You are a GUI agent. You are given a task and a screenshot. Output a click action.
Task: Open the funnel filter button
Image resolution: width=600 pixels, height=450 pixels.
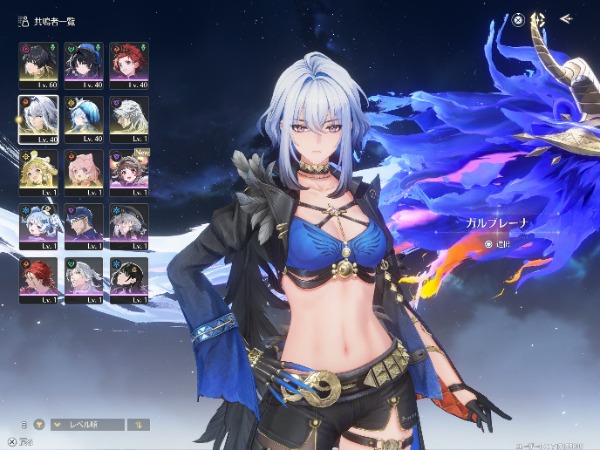(x=40, y=424)
